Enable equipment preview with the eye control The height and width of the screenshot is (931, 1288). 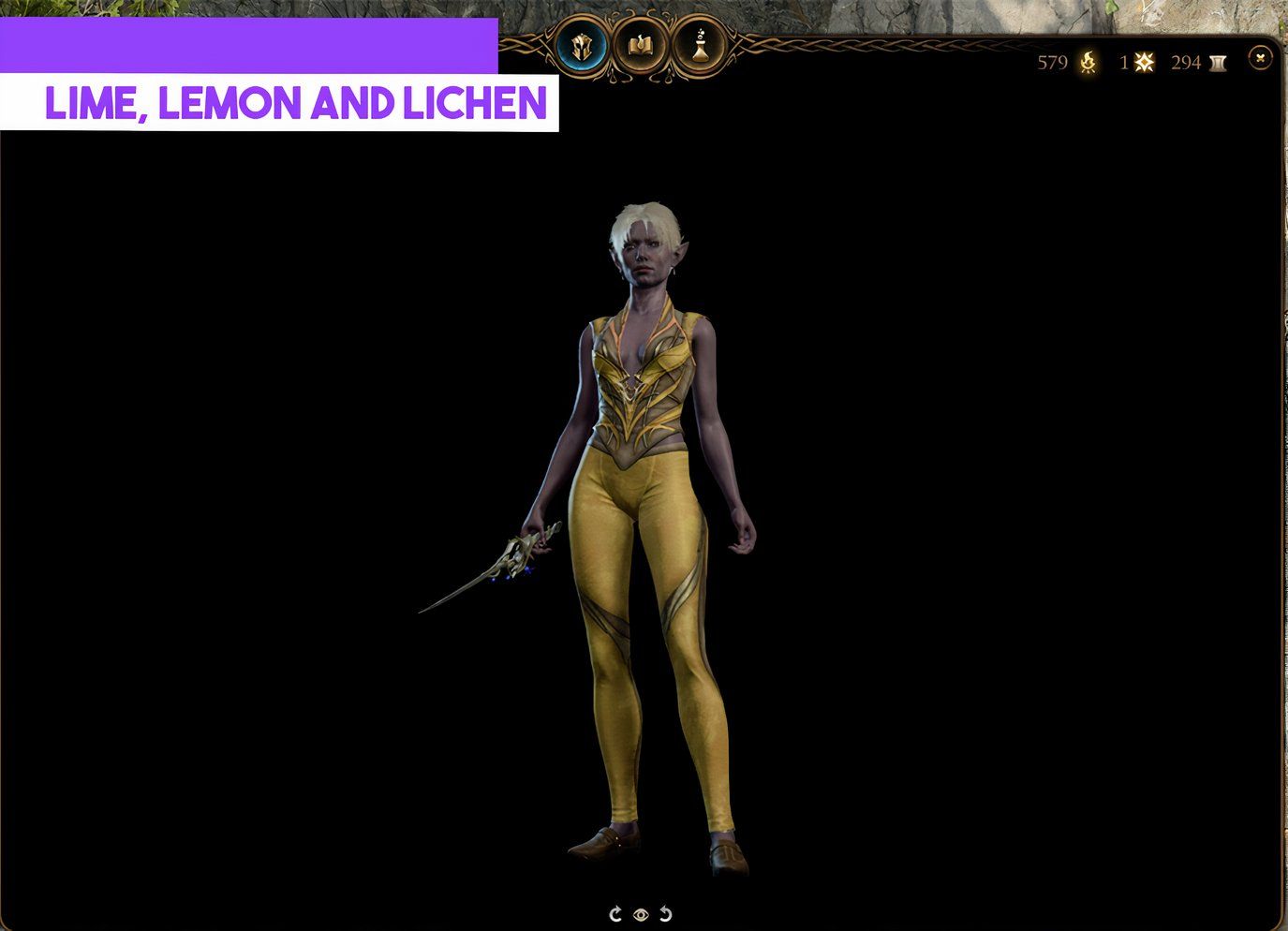(641, 914)
